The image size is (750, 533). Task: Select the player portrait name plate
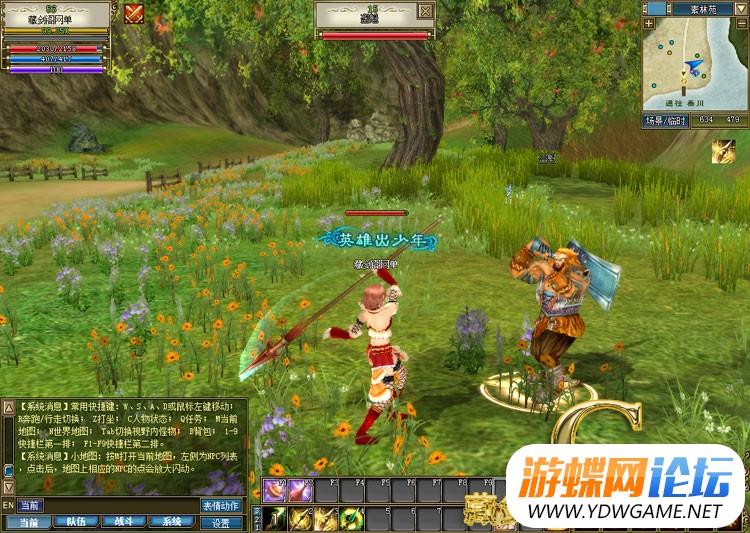55,17
